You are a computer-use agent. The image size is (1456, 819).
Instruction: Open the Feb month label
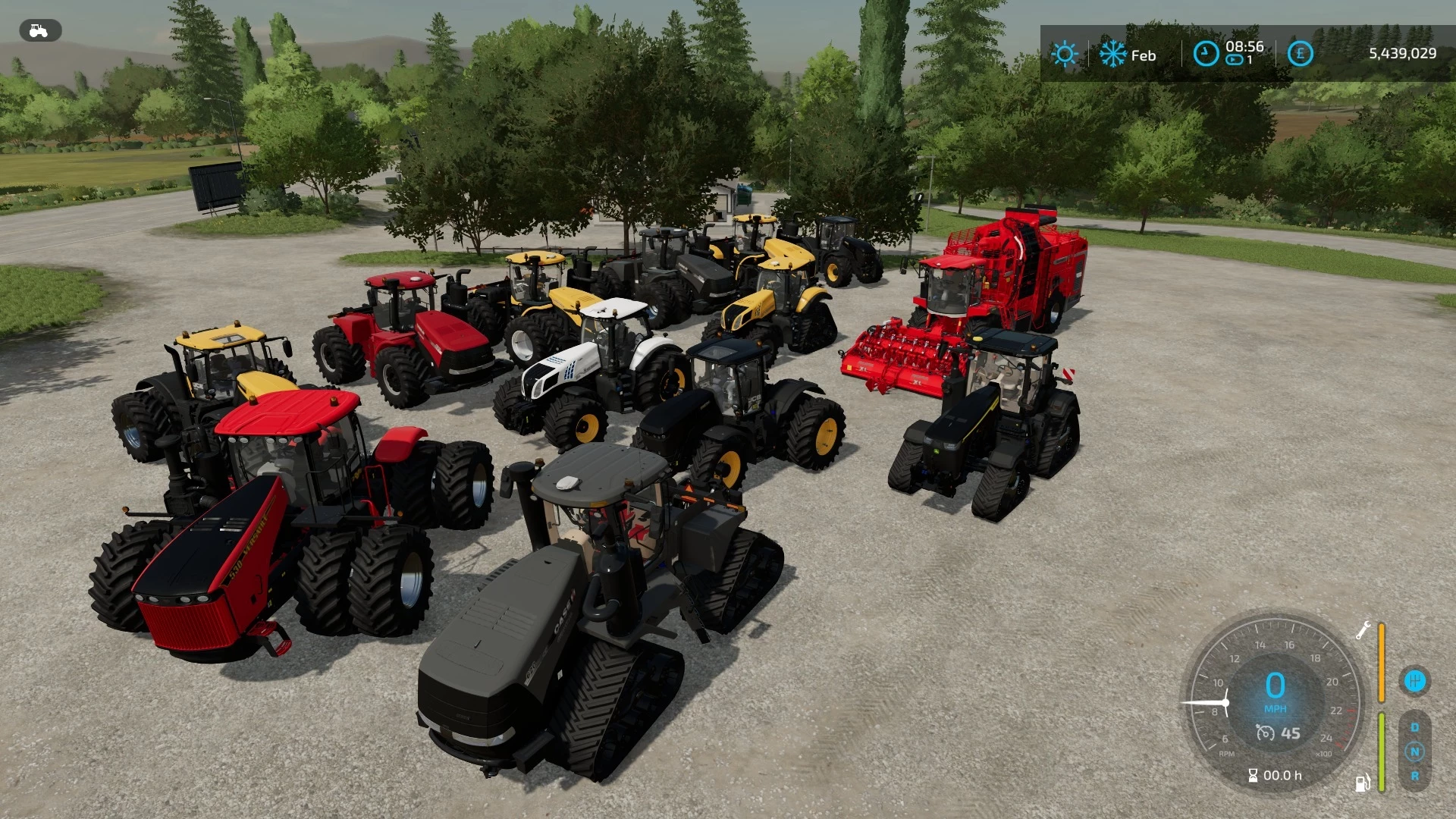tap(1144, 54)
